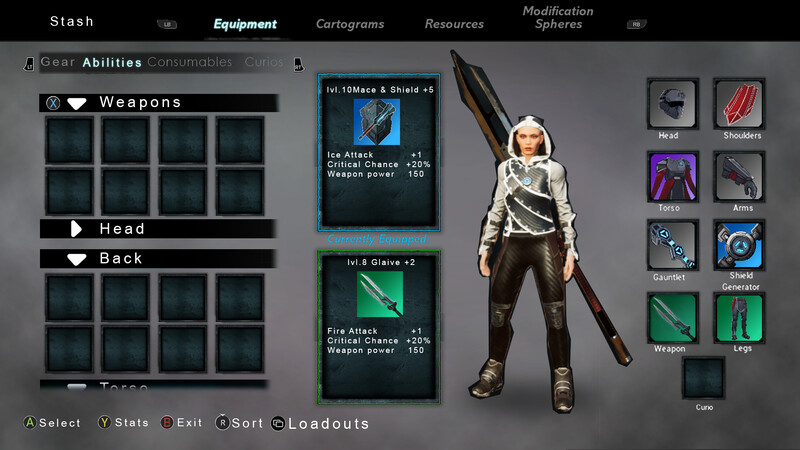
Task: Collapse the Weapons section header
Action: click(158, 102)
